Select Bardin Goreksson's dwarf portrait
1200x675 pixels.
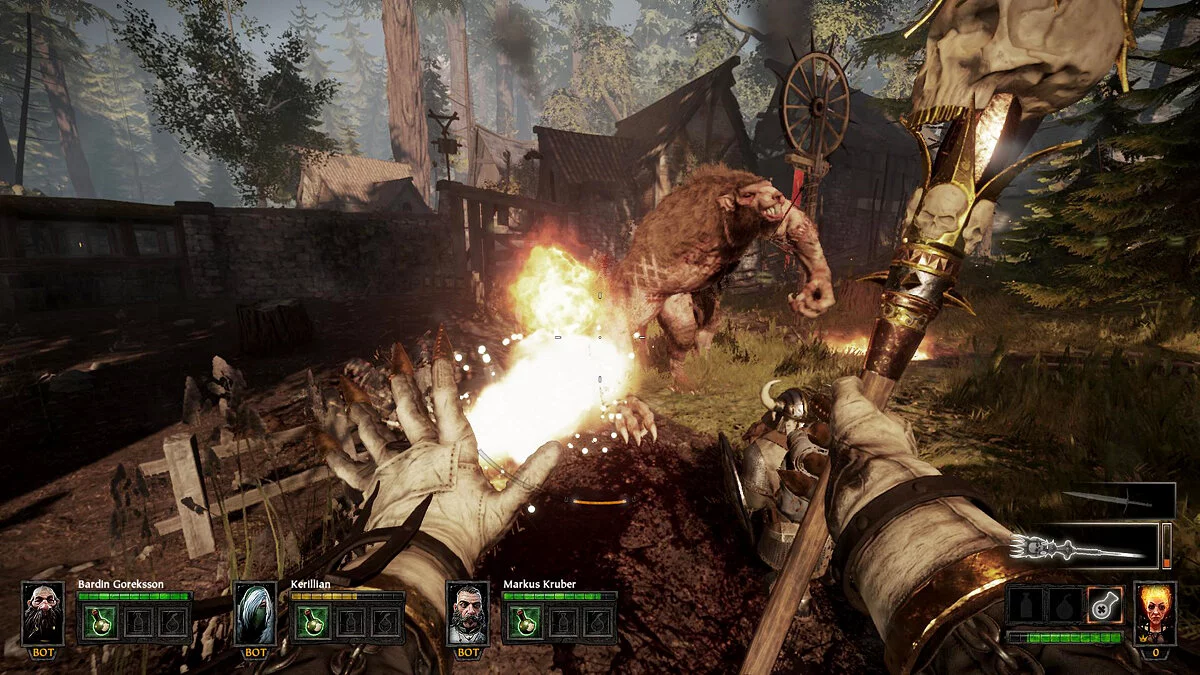click(42, 613)
